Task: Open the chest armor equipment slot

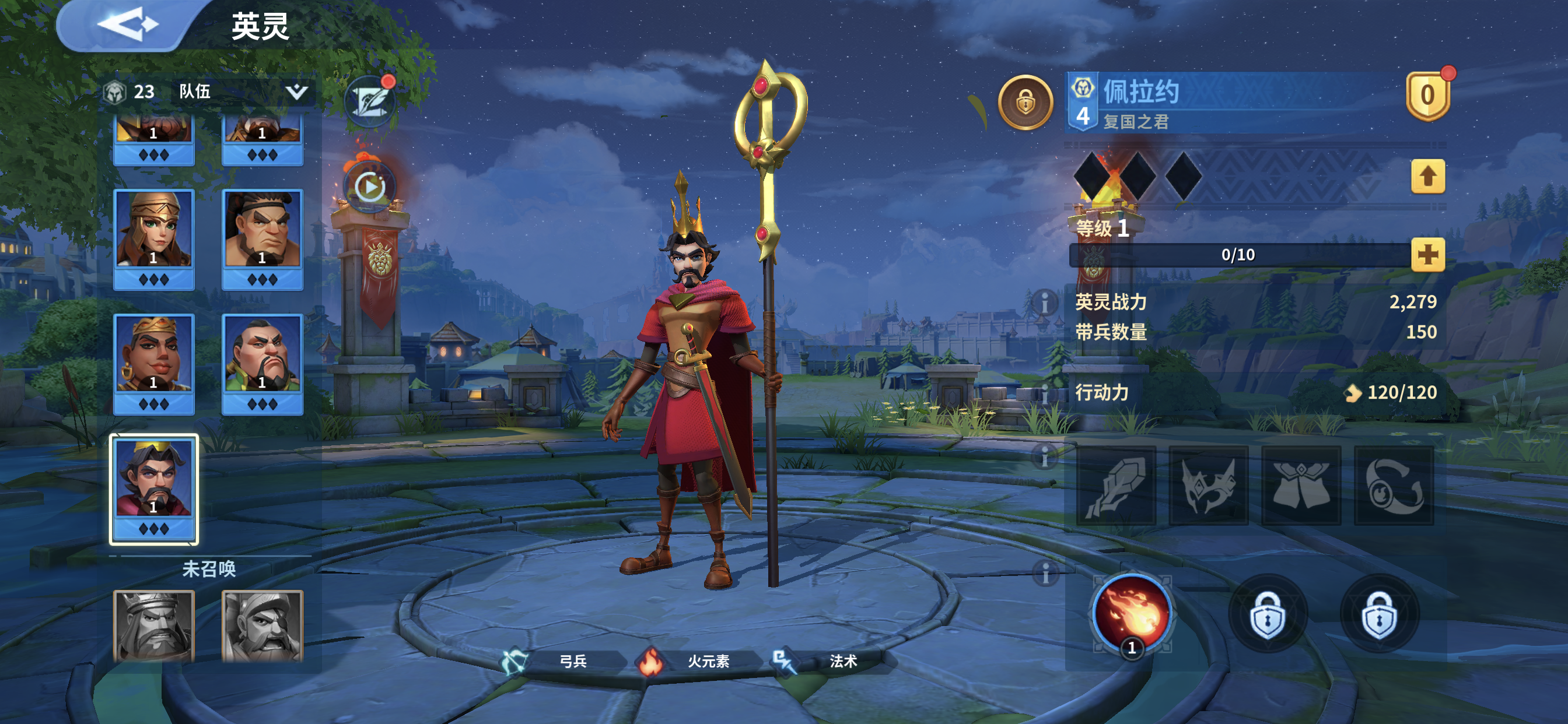Action: click(x=1301, y=486)
